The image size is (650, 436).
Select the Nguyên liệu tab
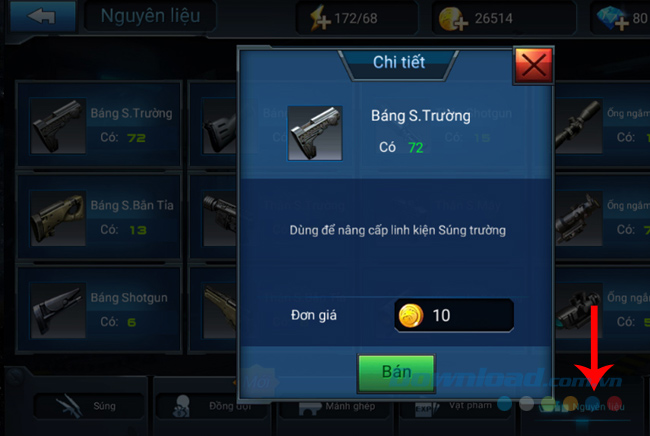pos(590,406)
